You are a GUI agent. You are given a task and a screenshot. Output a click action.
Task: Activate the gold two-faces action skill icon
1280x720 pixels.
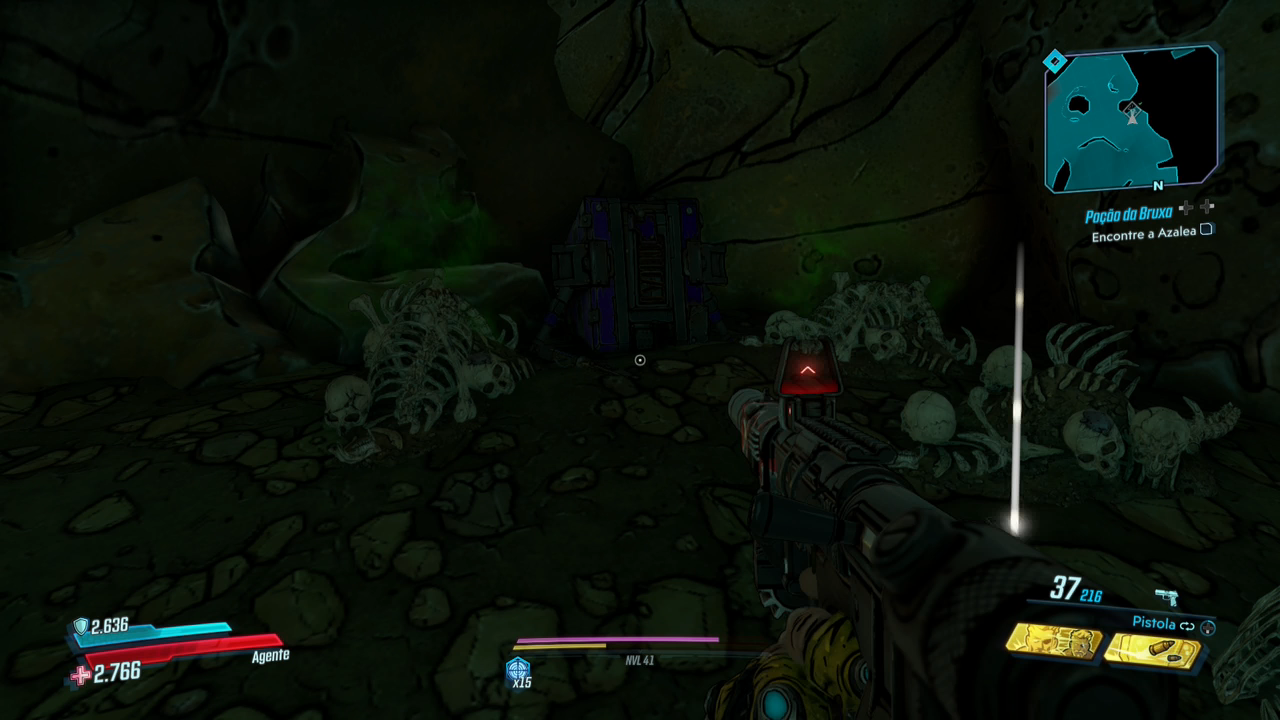(x=1052, y=642)
